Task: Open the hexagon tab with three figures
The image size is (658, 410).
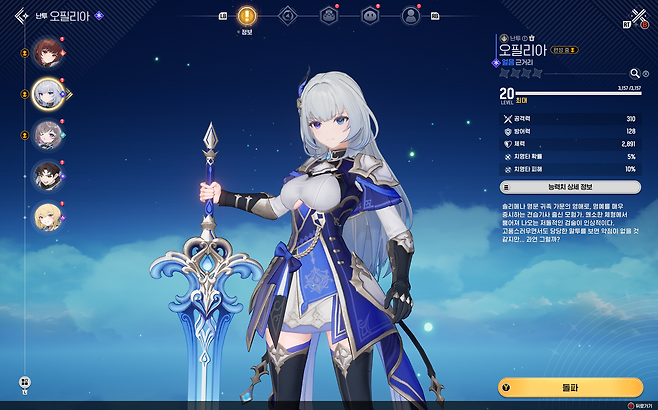Action: 328,15
